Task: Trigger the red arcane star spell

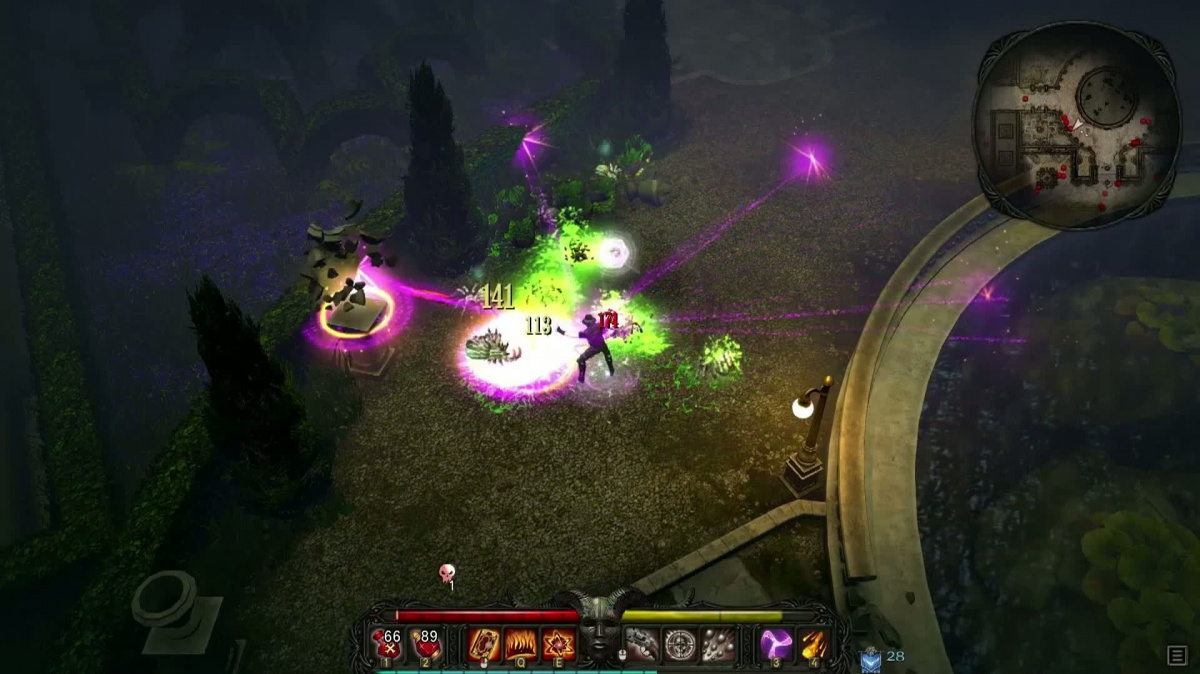Action: [557, 644]
